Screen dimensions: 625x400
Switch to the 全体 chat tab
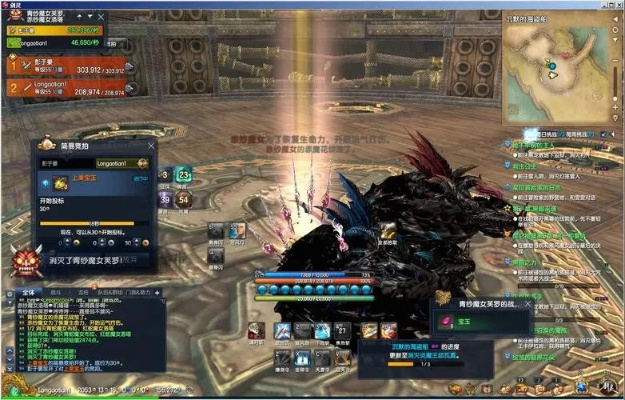(x=27, y=292)
